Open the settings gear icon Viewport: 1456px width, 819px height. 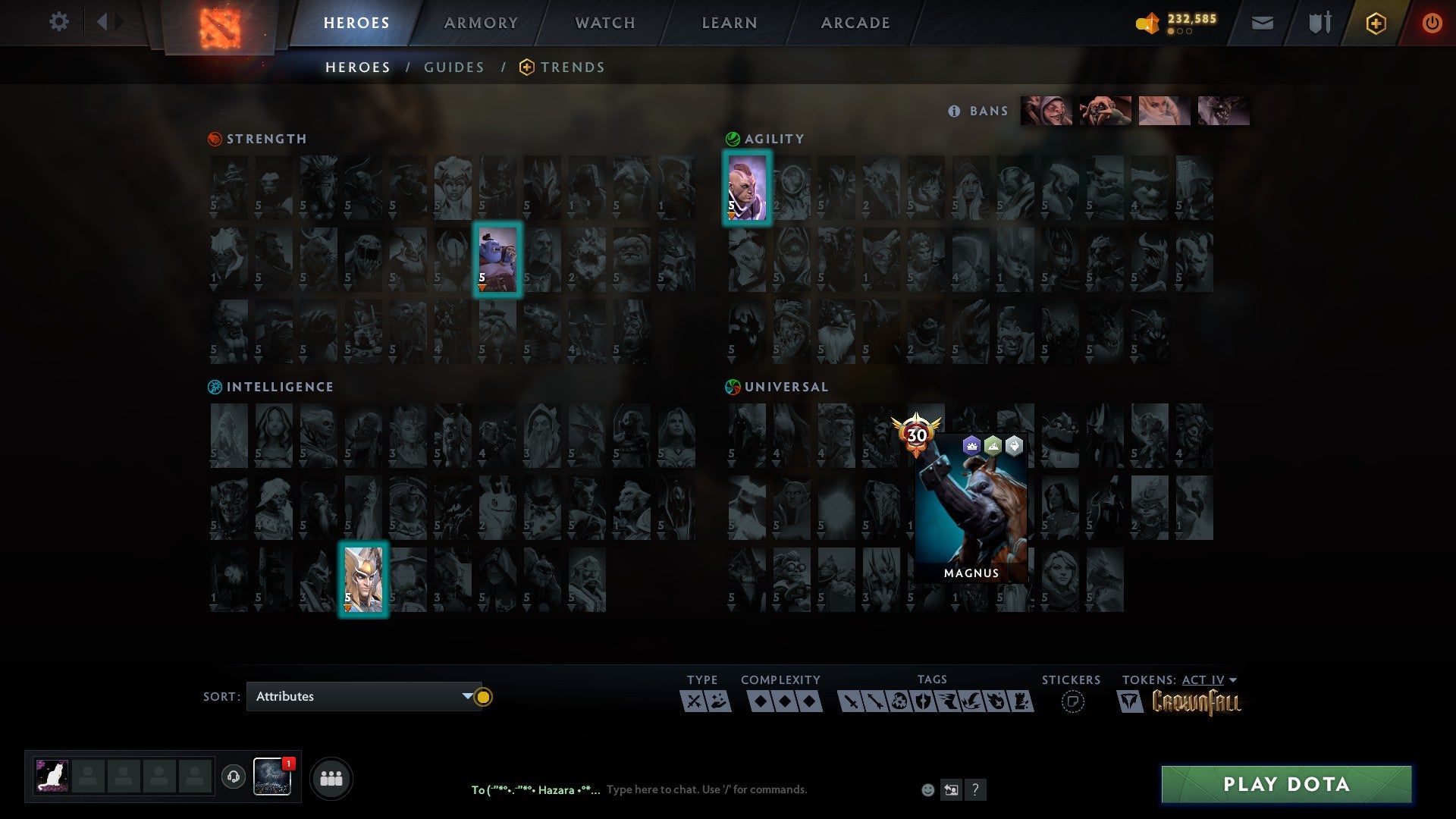(x=58, y=21)
